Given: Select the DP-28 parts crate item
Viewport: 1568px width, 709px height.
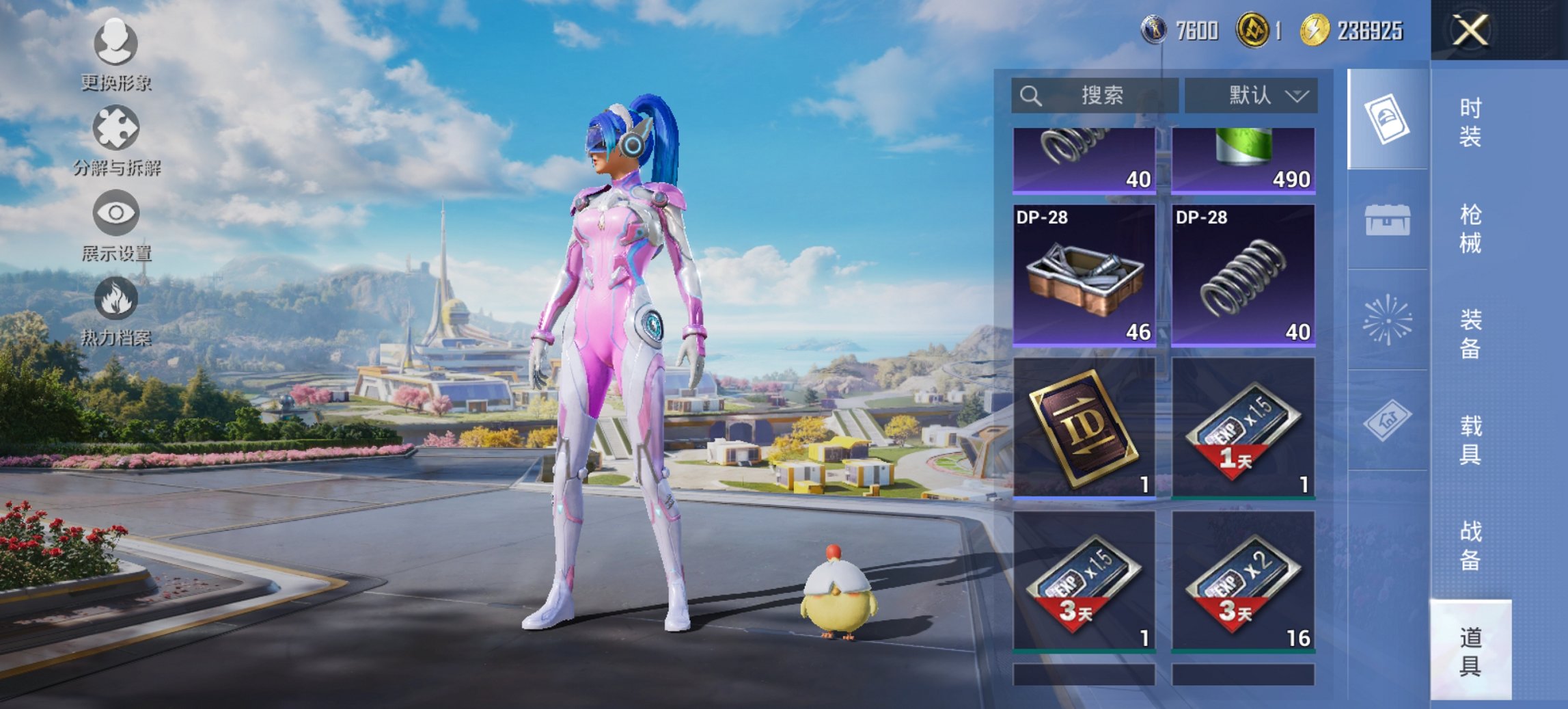Looking at the screenshot, I should (x=1084, y=276).
